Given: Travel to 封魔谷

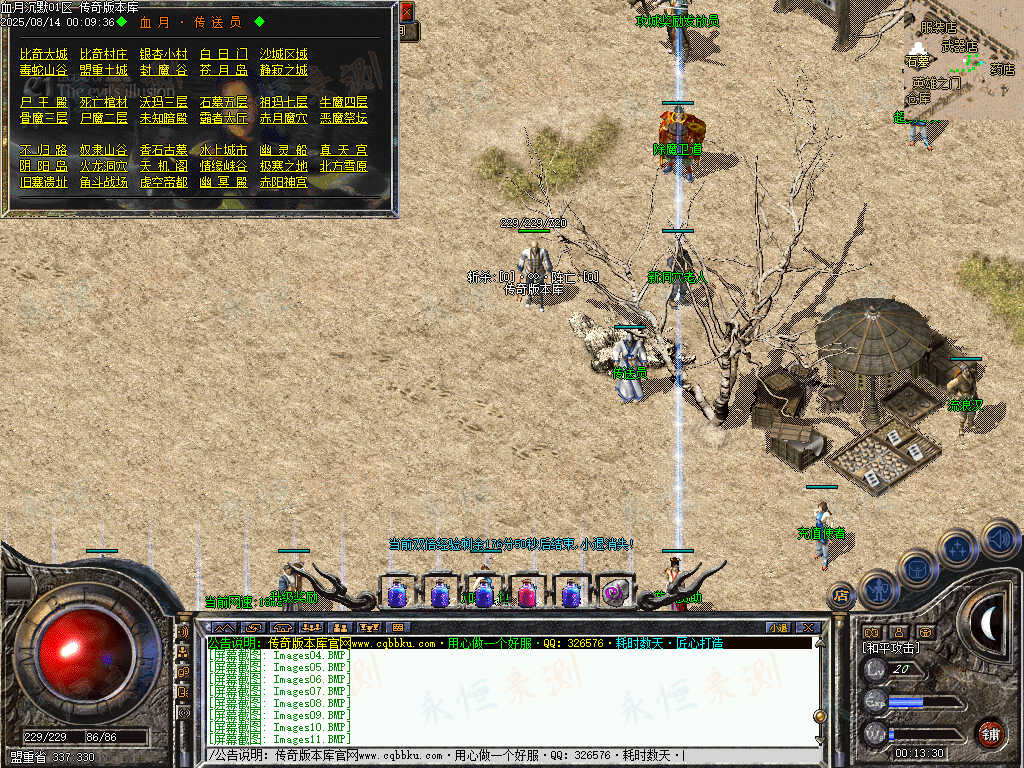Looking at the screenshot, I should point(164,70).
